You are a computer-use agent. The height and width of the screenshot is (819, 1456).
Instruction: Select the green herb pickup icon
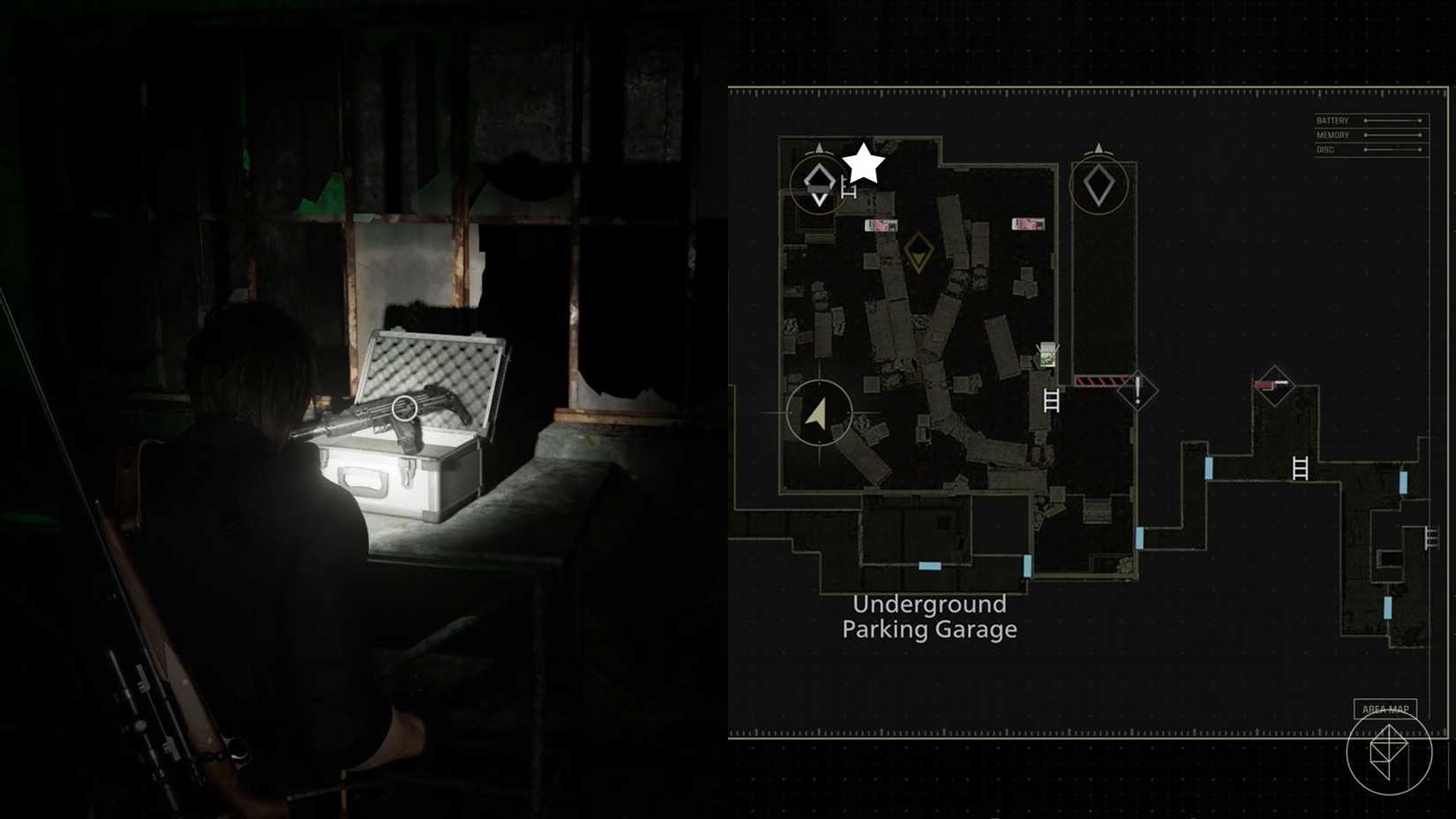(x=1047, y=357)
